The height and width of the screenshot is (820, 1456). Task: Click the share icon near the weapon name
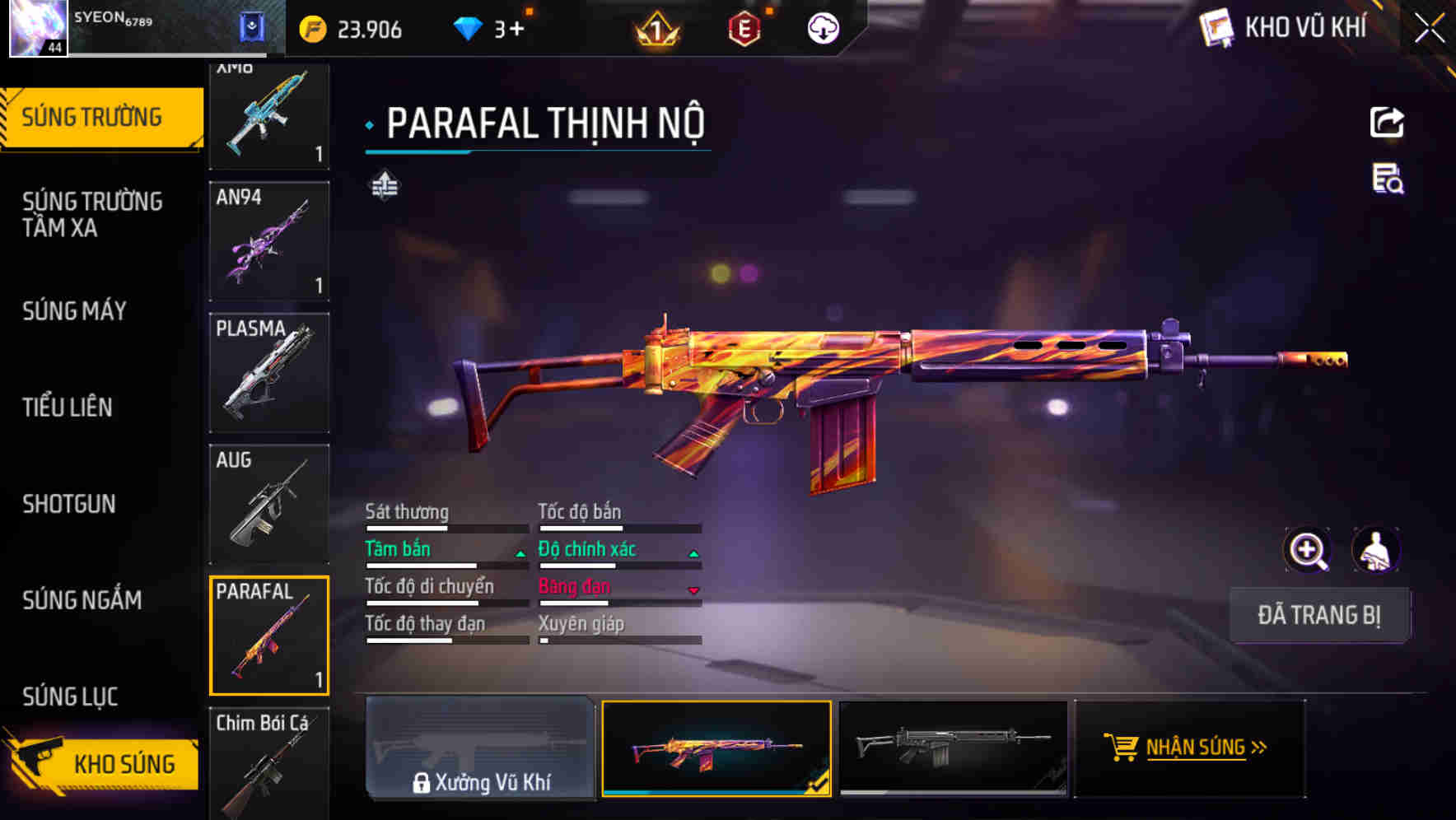pos(1388,122)
